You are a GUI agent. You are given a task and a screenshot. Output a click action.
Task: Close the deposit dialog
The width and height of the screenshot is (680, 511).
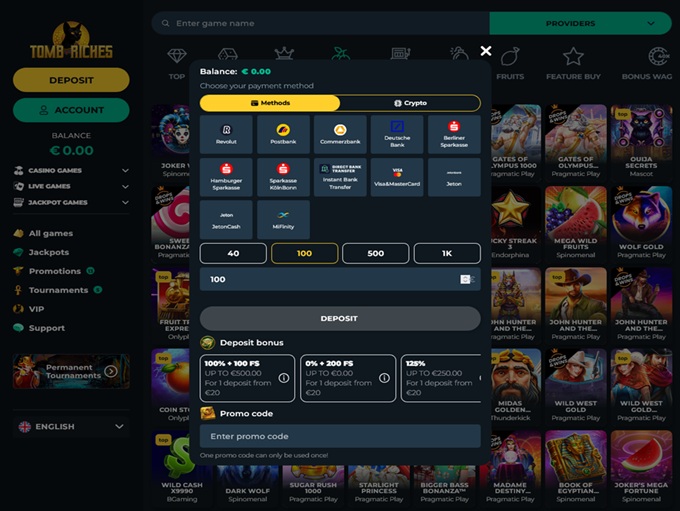[486, 51]
